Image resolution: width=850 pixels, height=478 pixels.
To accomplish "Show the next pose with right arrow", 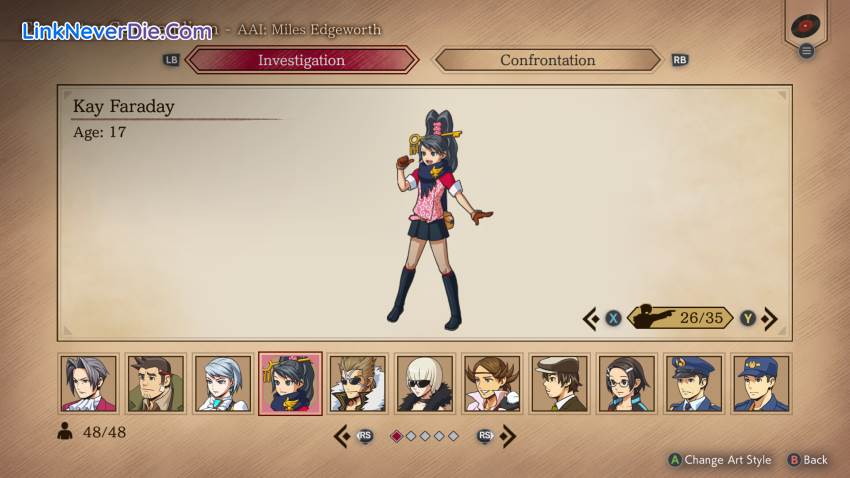I will point(770,318).
